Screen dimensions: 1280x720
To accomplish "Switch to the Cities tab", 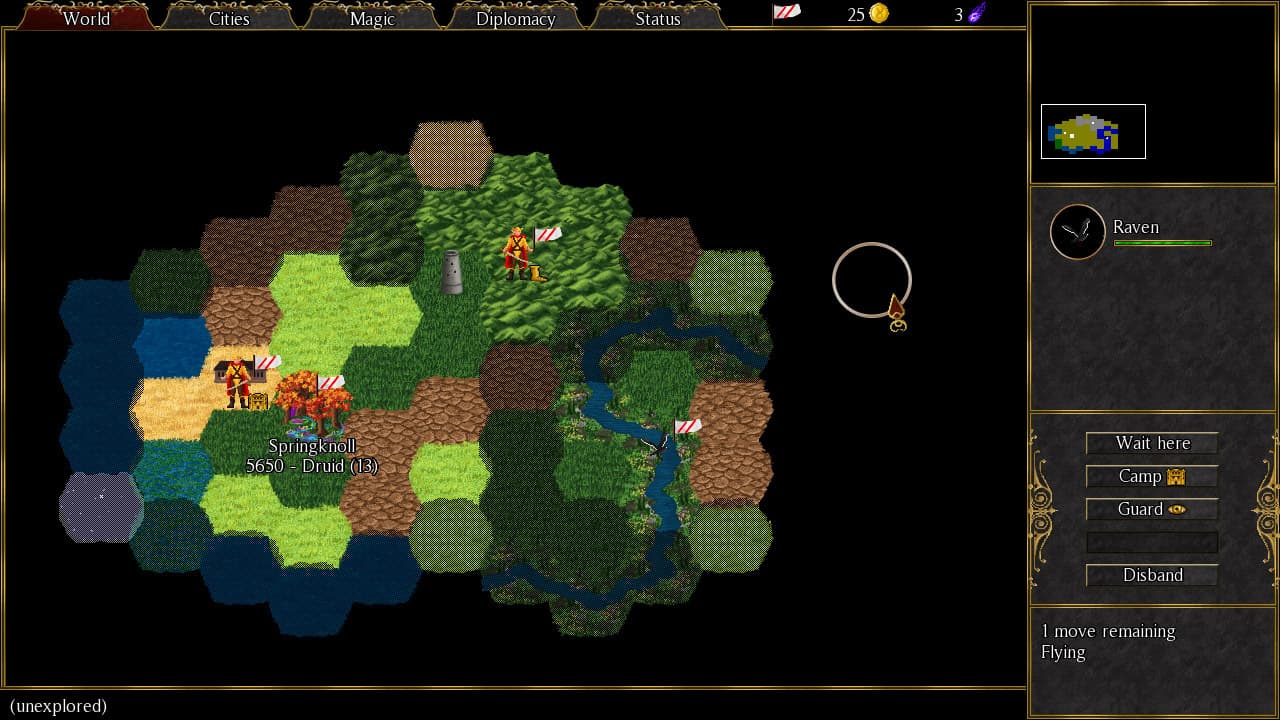I will [x=228, y=18].
